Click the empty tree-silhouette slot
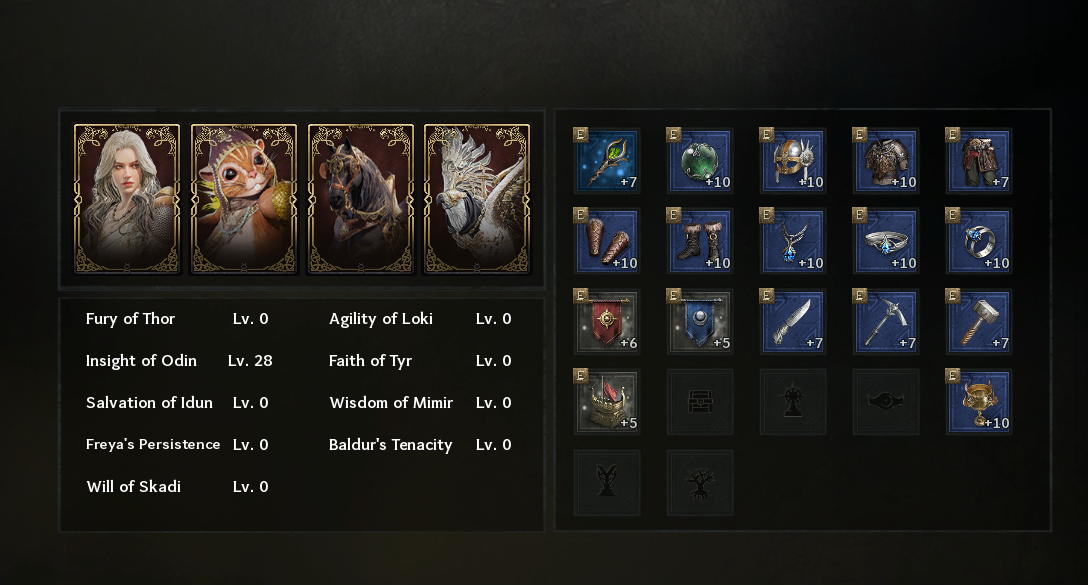The image size is (1088, 585). pyautogui.click(x=700, y=483)
